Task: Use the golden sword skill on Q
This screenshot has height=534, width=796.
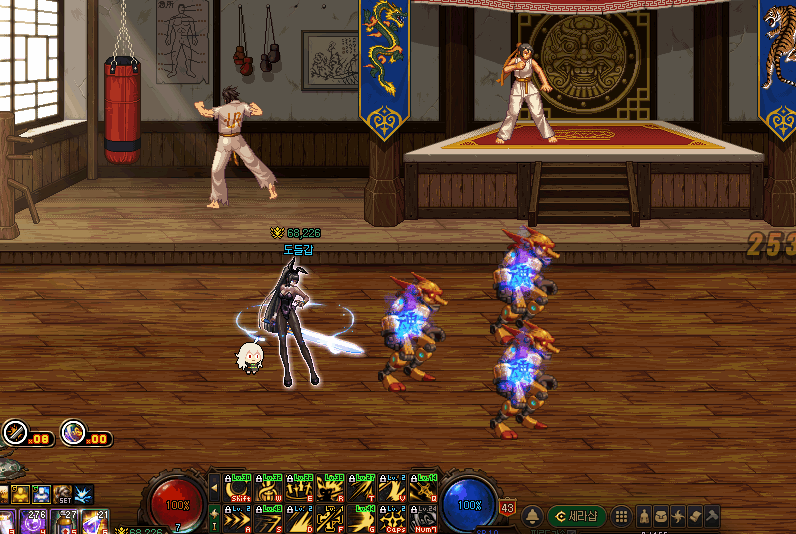Action: (x=420, y=488)
